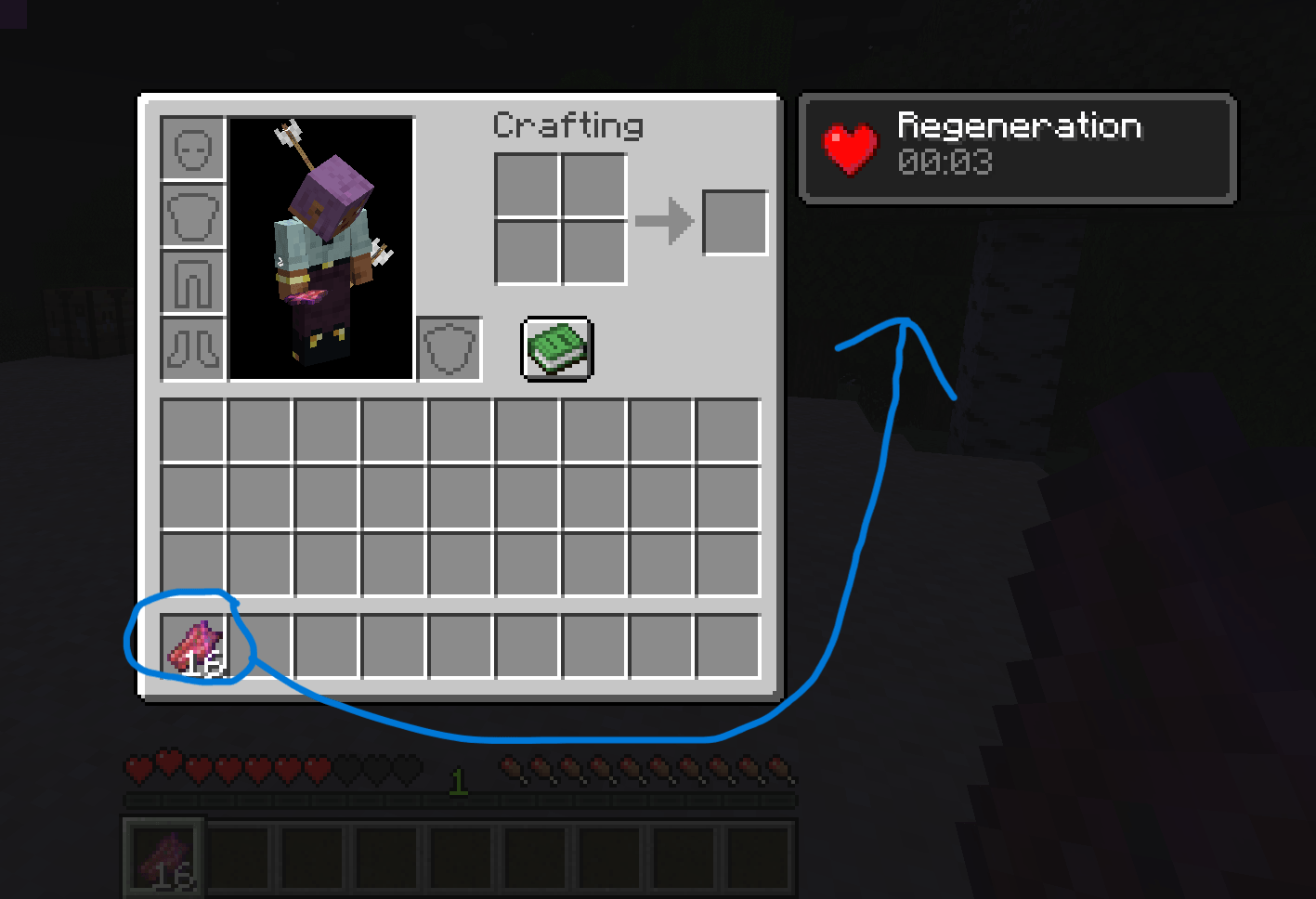The width and height of the screenshot is (1316, 899).
Task: Click the Crafting header label
Action: click(567, 125)
